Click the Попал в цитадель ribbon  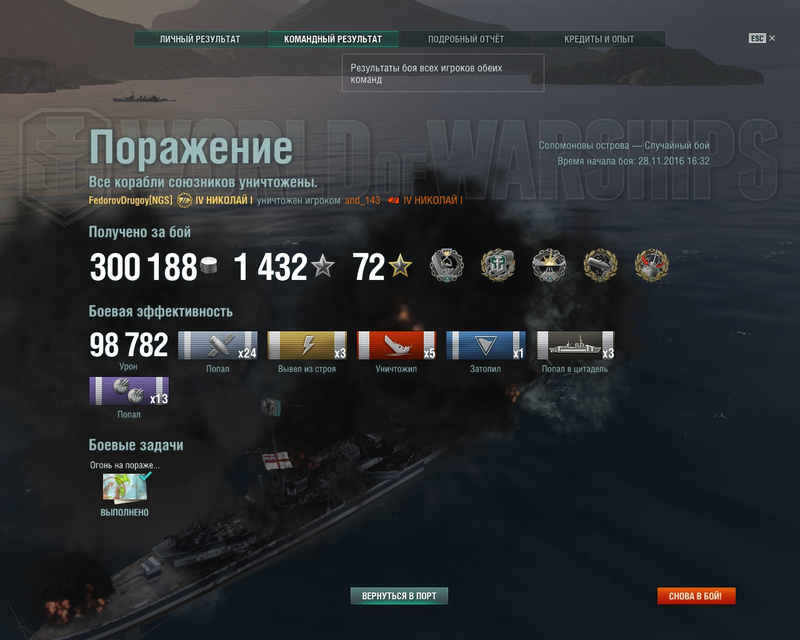pos(575,345)
